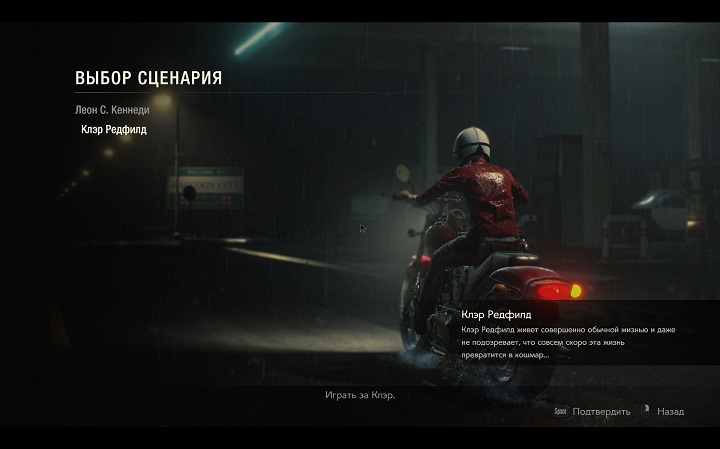Select the Леон С. Кеннеди scenario
The height and width of the screenshot is (449, 720).
111,109
